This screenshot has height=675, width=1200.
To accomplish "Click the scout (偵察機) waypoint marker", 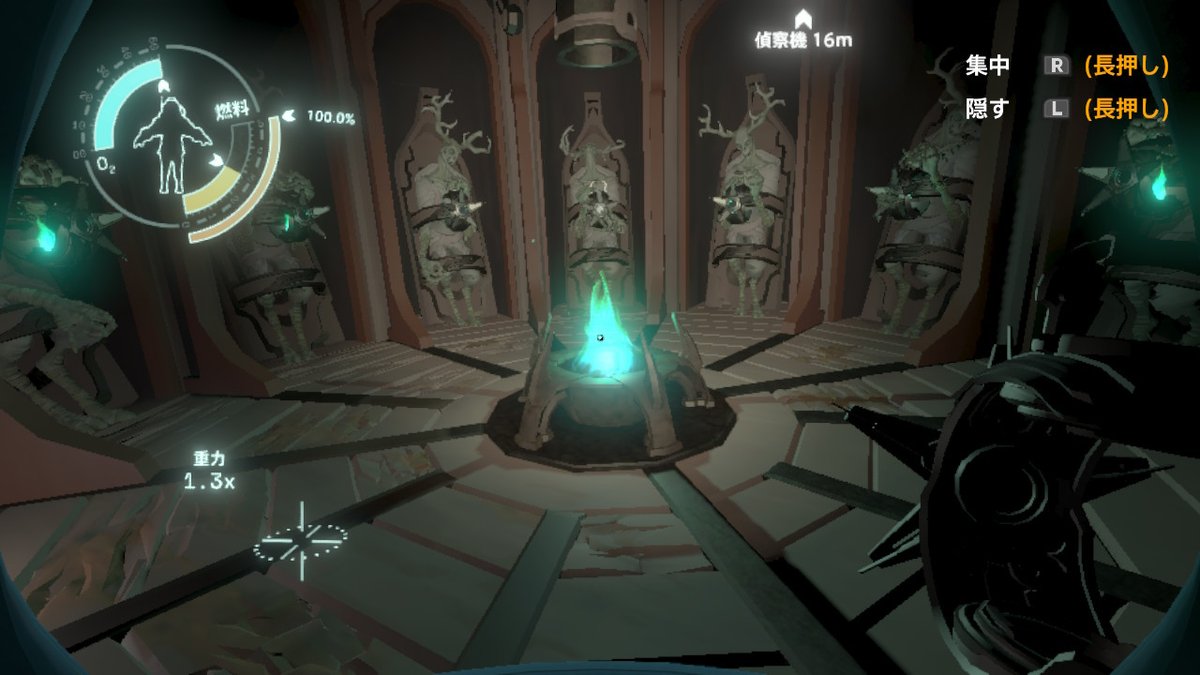I will click(x=802, y=19).
